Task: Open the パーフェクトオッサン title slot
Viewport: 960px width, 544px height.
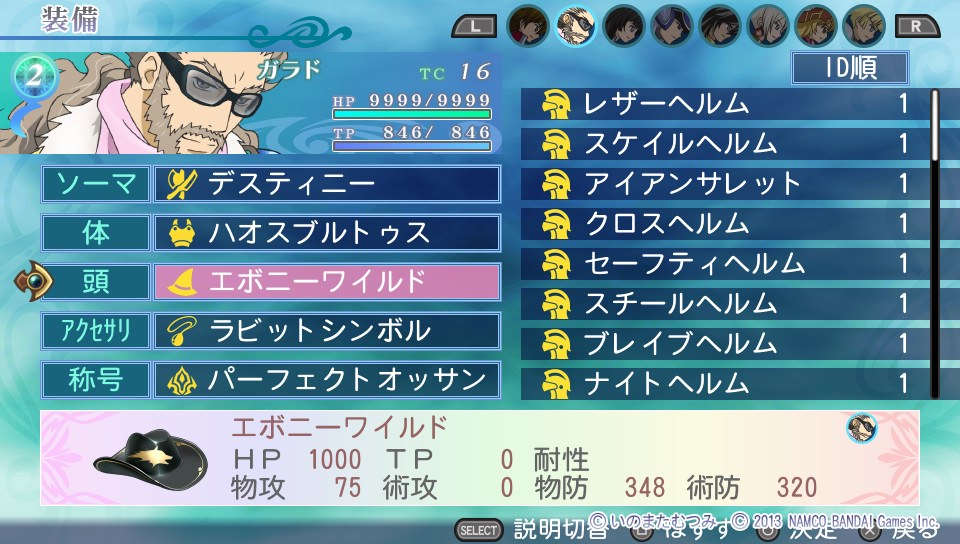Action: pyautogui.click(x=327, y=380)
